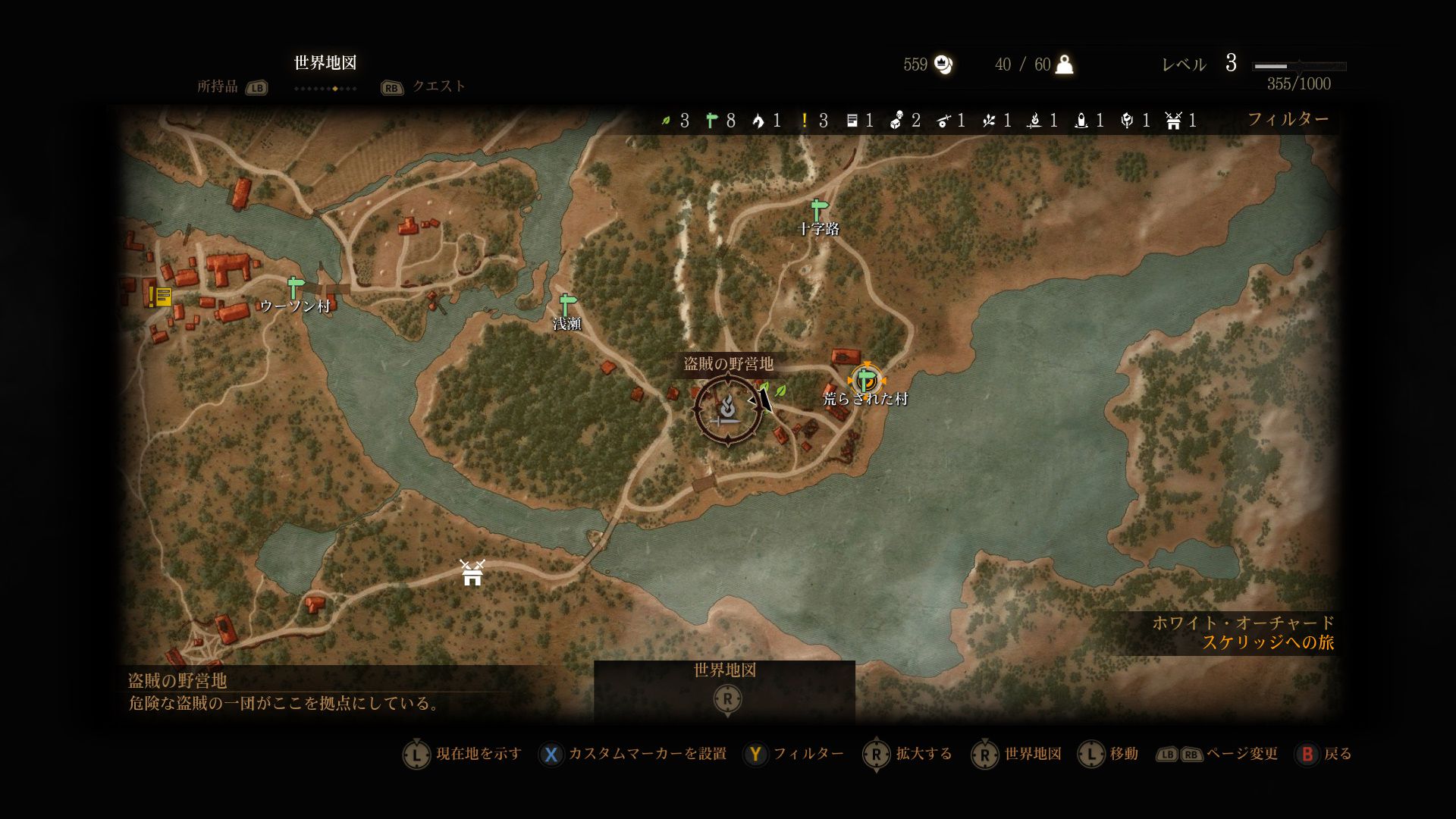Switch to the 所持品 inventory tab
The height and width of the screenshot is (819, 1456).
[x=218, y=86]
